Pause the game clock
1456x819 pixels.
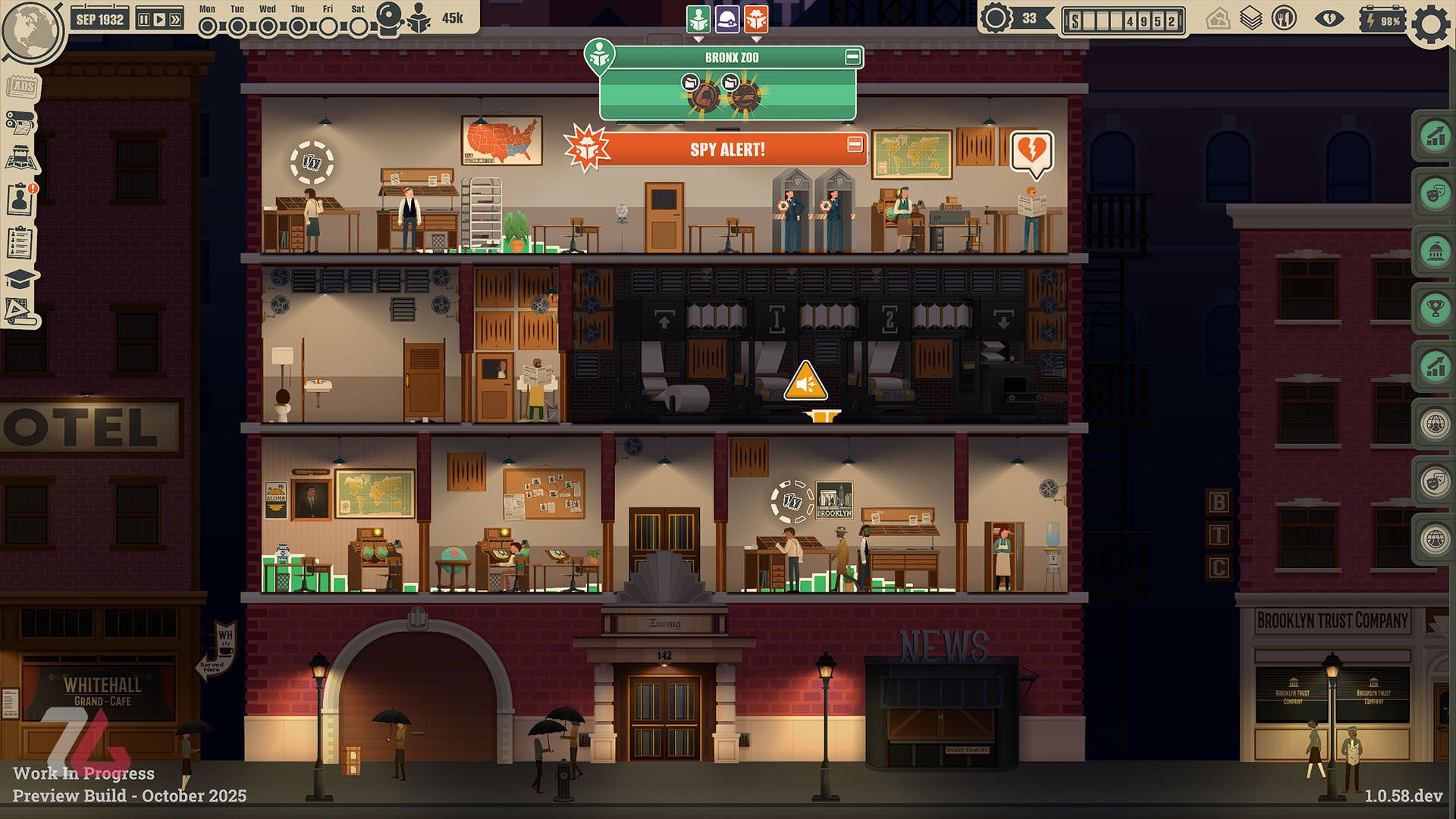pos(143,20)
